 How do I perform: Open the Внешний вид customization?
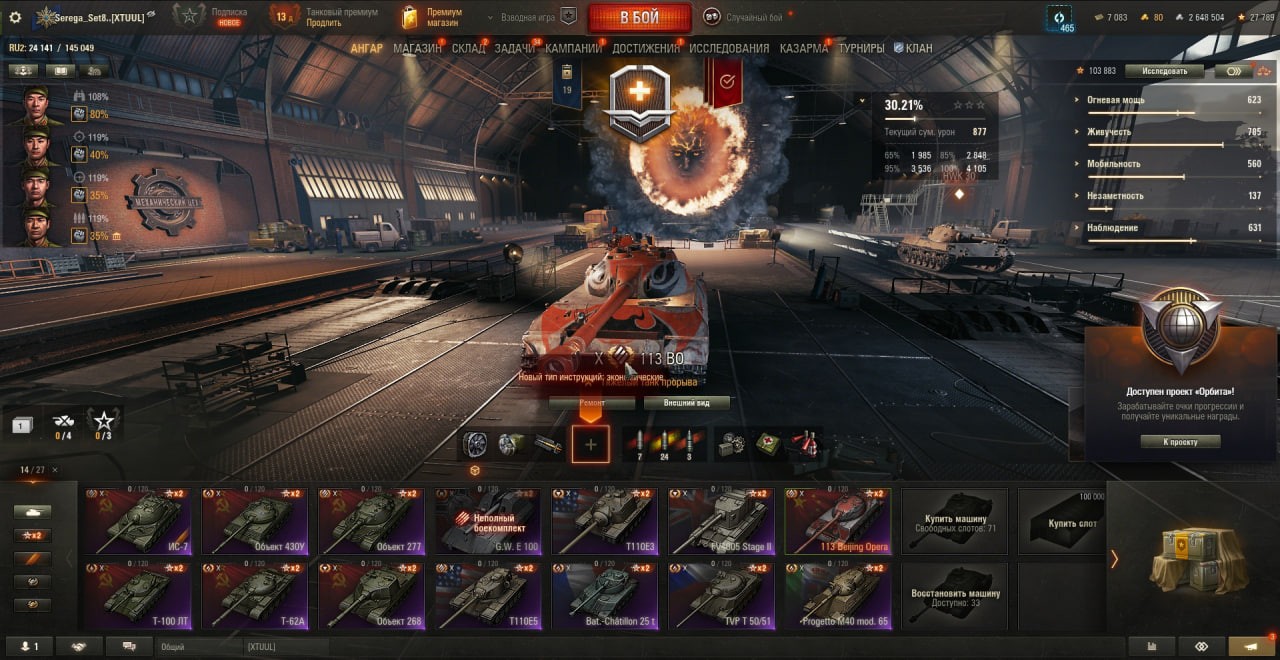tap(685, 403)
